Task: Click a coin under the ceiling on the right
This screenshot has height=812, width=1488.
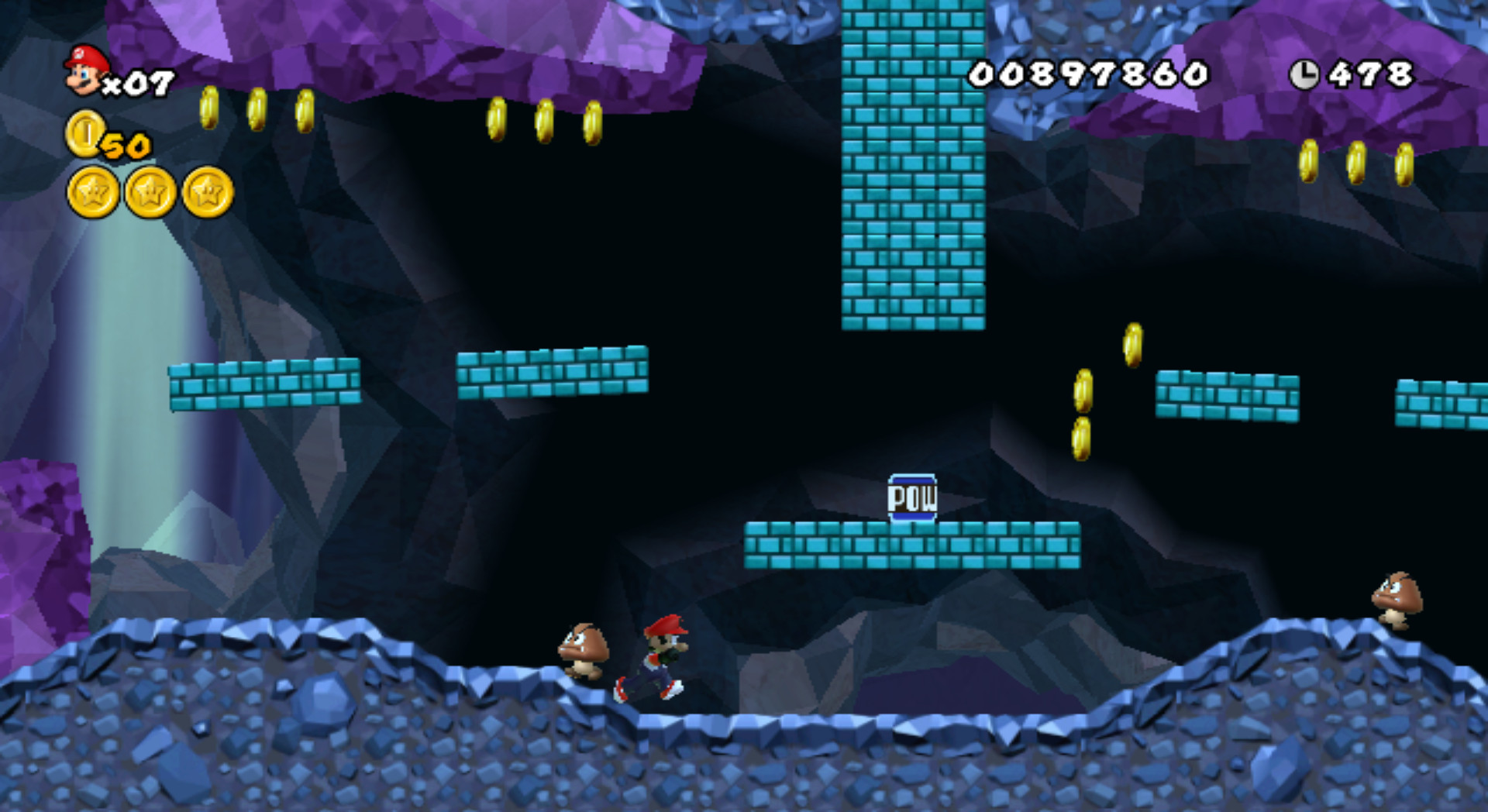Action: (1356, 163)
